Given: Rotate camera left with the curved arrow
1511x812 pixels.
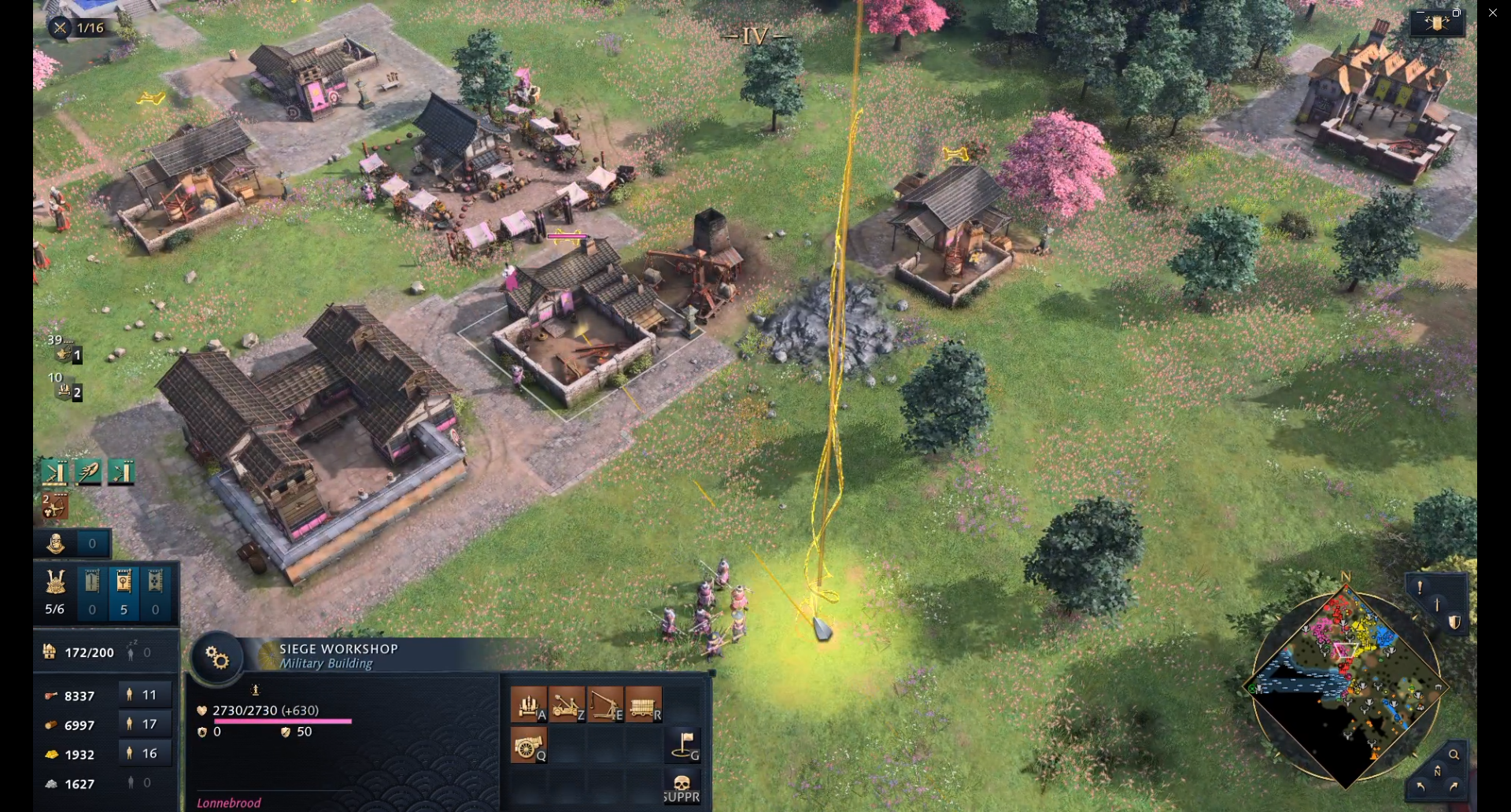Looking at the screenshot, I should (1420, 786).
